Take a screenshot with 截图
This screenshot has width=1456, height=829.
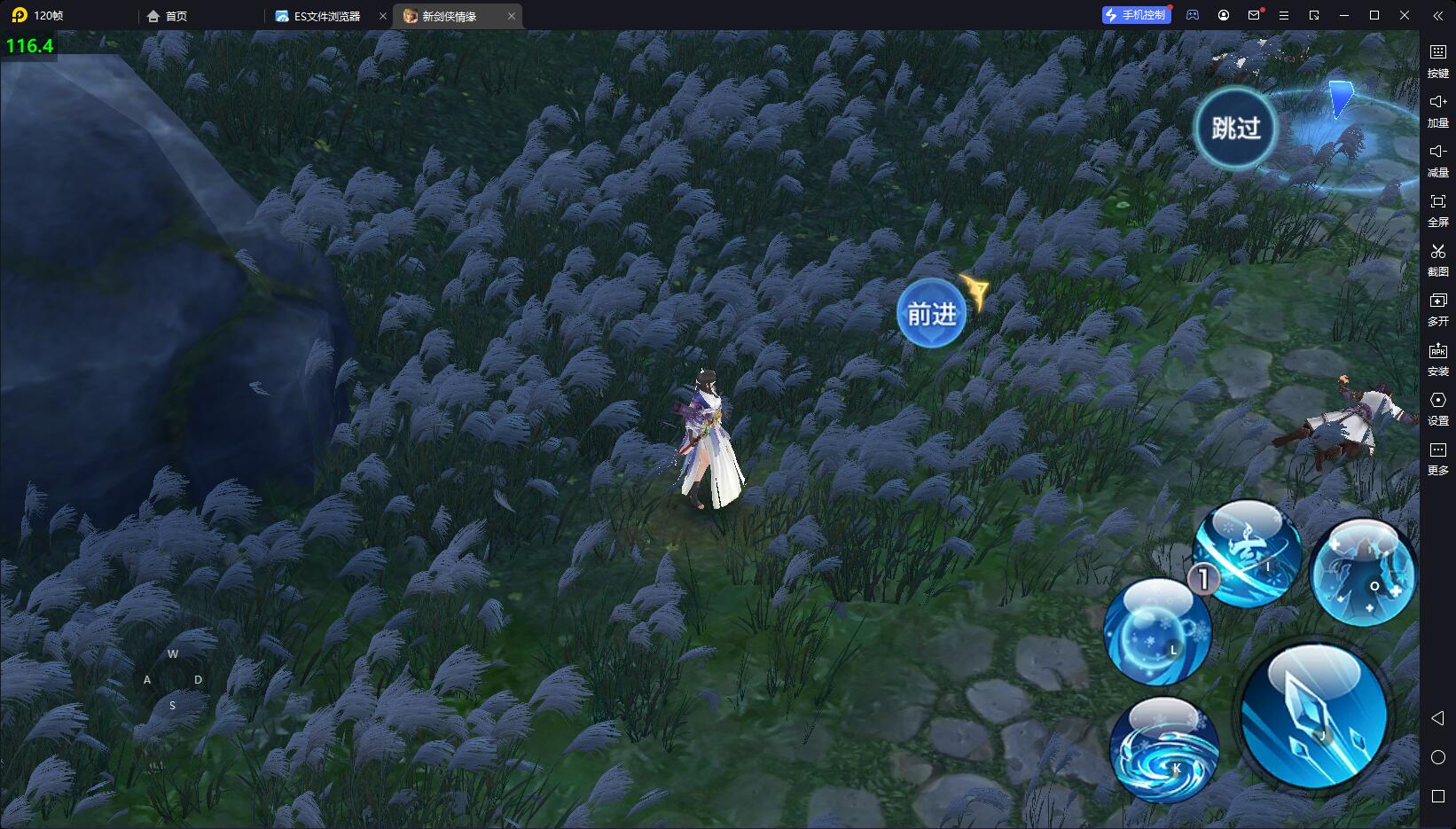pos(1437,260)
